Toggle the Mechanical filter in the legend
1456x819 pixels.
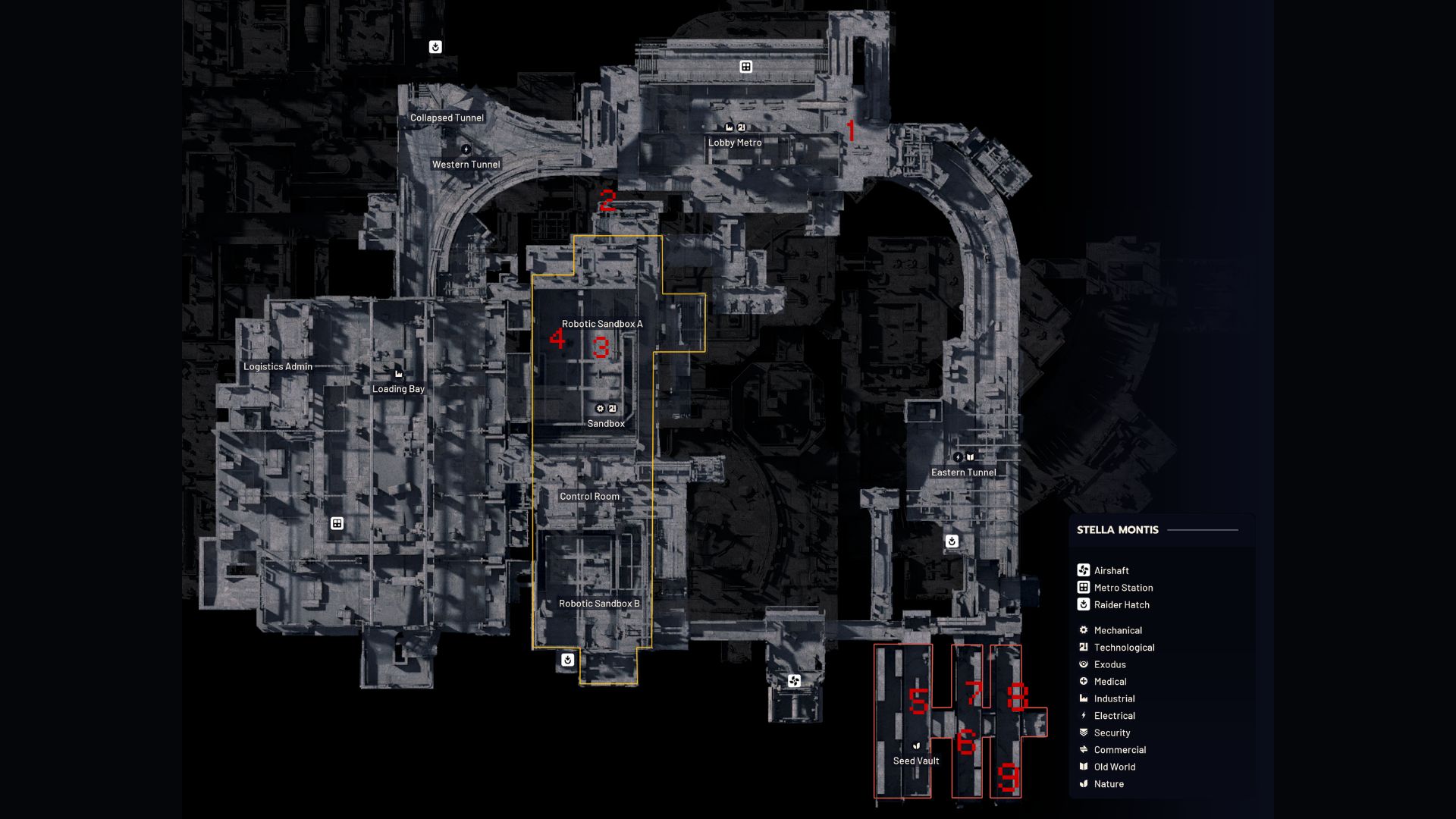click(1117, 630)
